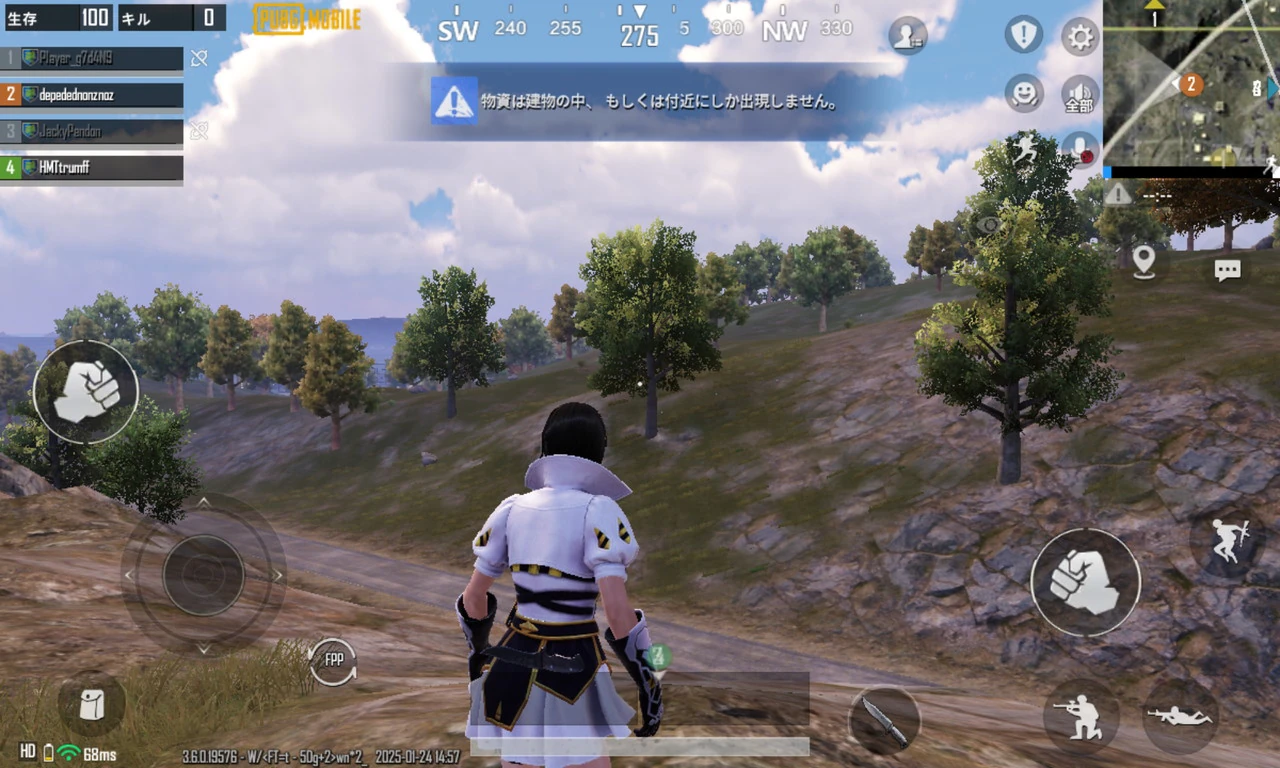Place a location pin marker

(x=1144, y=262)
